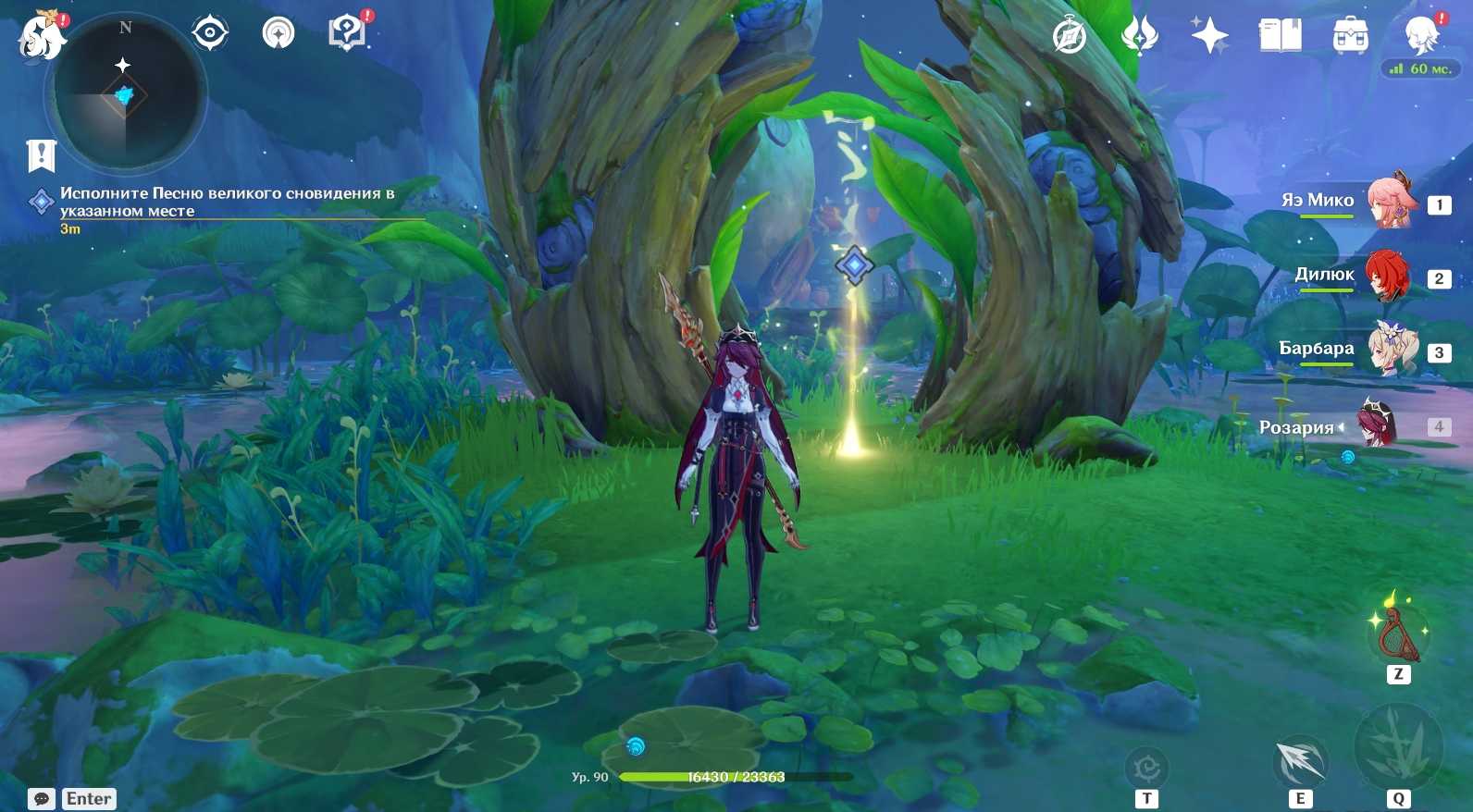
Task: Switch to party member Яэ Мико
Action: (x=1390, y=201)
